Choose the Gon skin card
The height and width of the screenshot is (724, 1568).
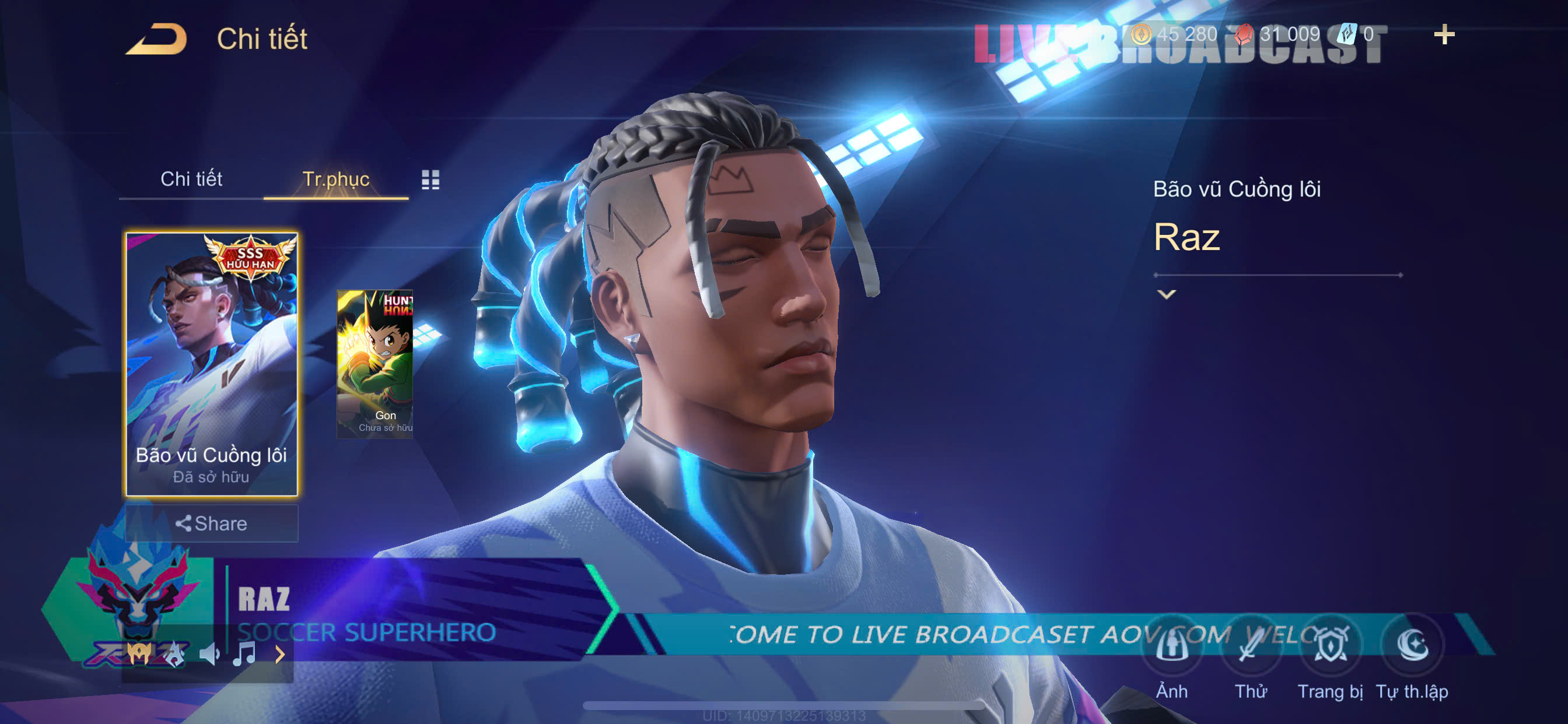click(x=375, y=363)
